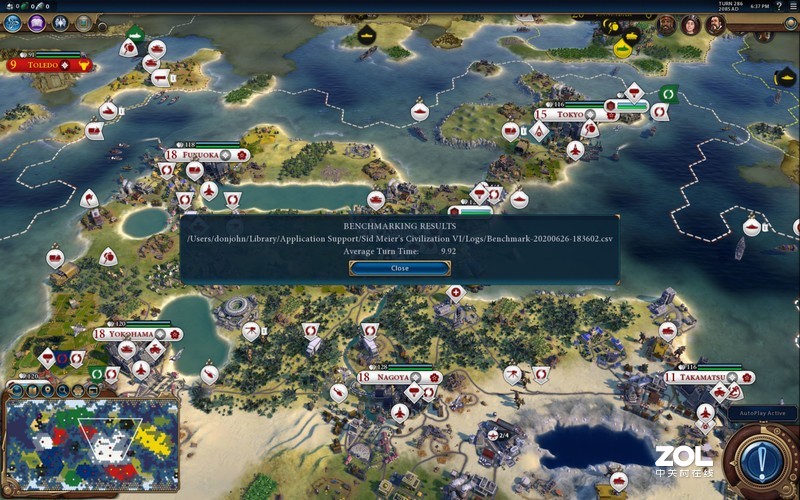800x500 pixels.
Task: Open the hamburger game menu
Action: (x=791, y=6)
